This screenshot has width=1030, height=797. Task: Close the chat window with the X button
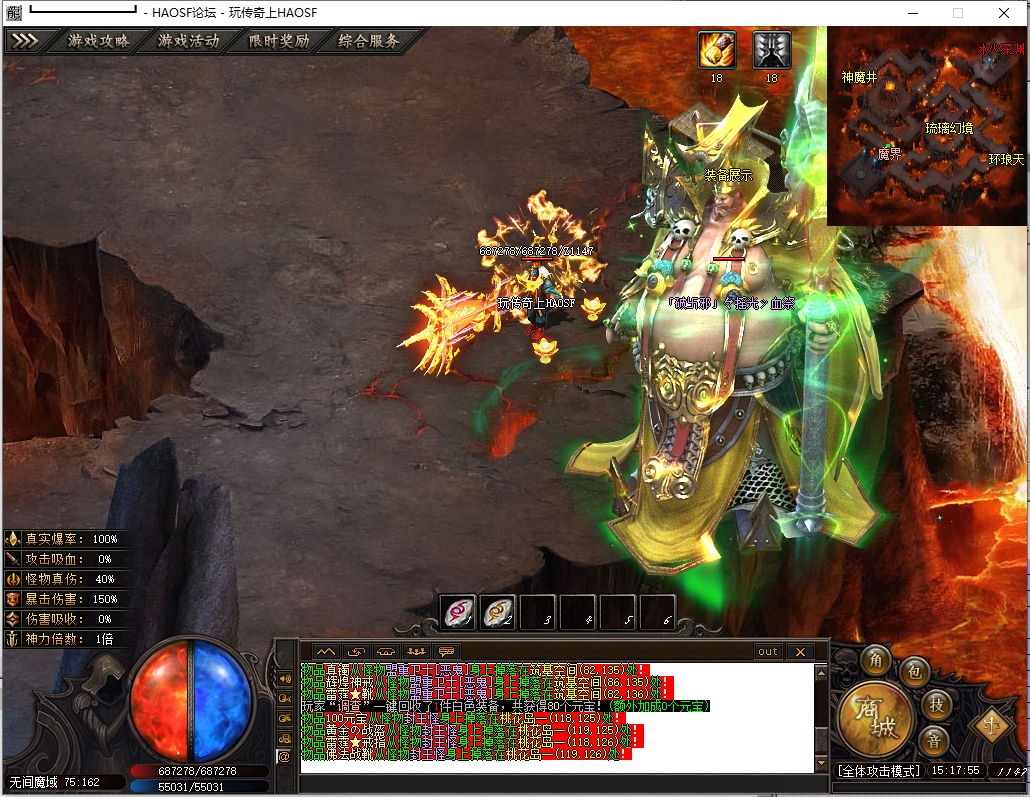(x=800, y=651)
